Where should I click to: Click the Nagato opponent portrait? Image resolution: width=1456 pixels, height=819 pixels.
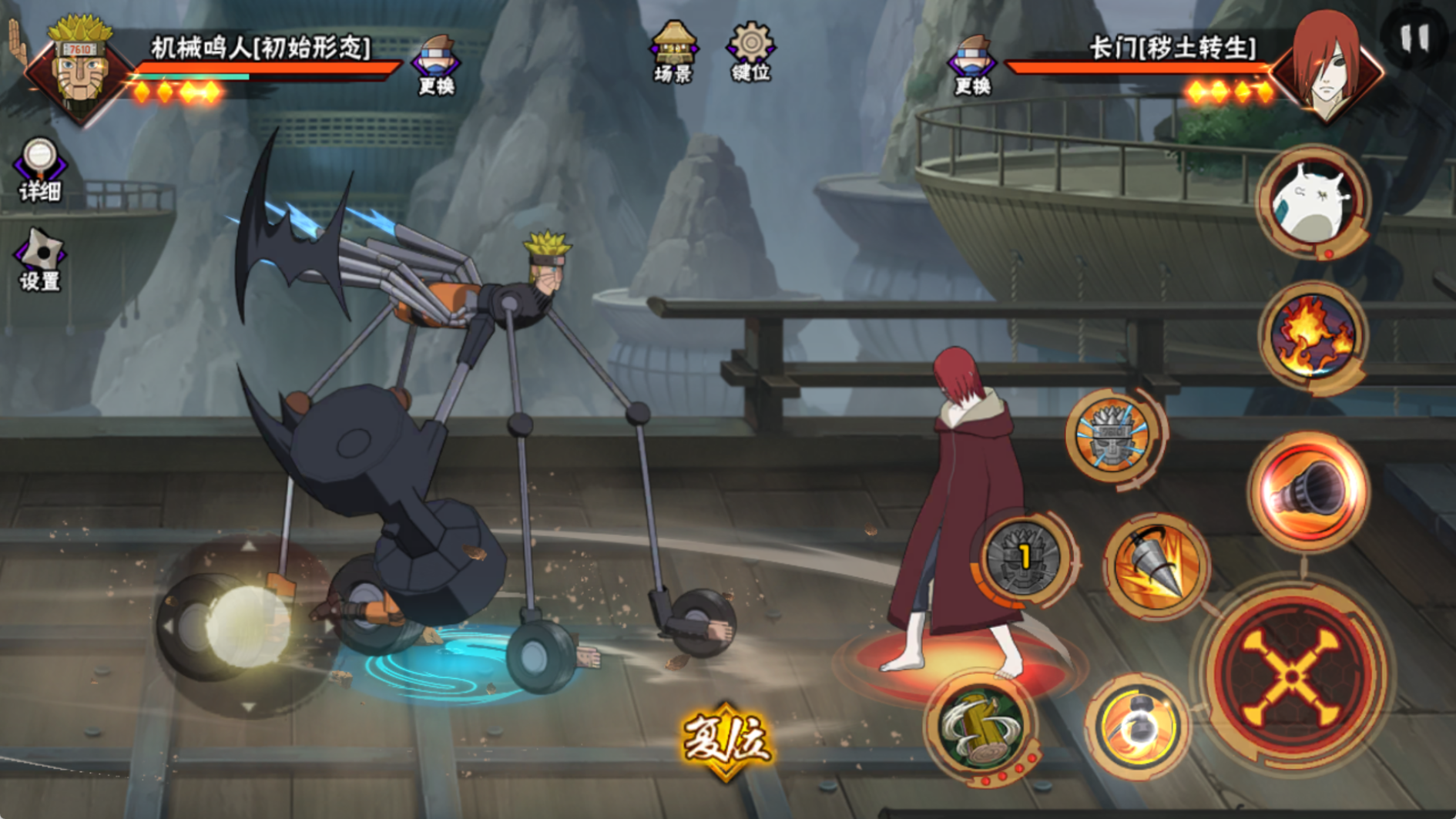pos(1326,68)
